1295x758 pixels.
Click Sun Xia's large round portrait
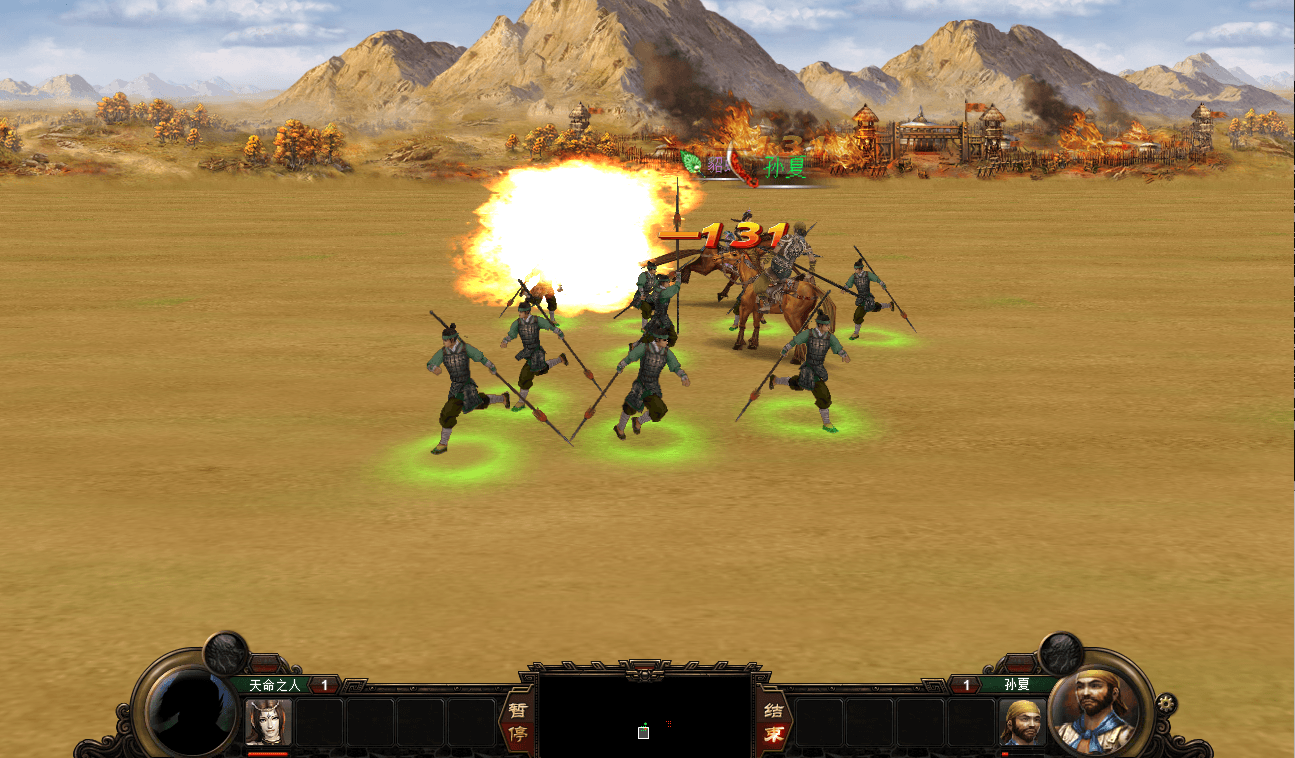[1098, 709]
